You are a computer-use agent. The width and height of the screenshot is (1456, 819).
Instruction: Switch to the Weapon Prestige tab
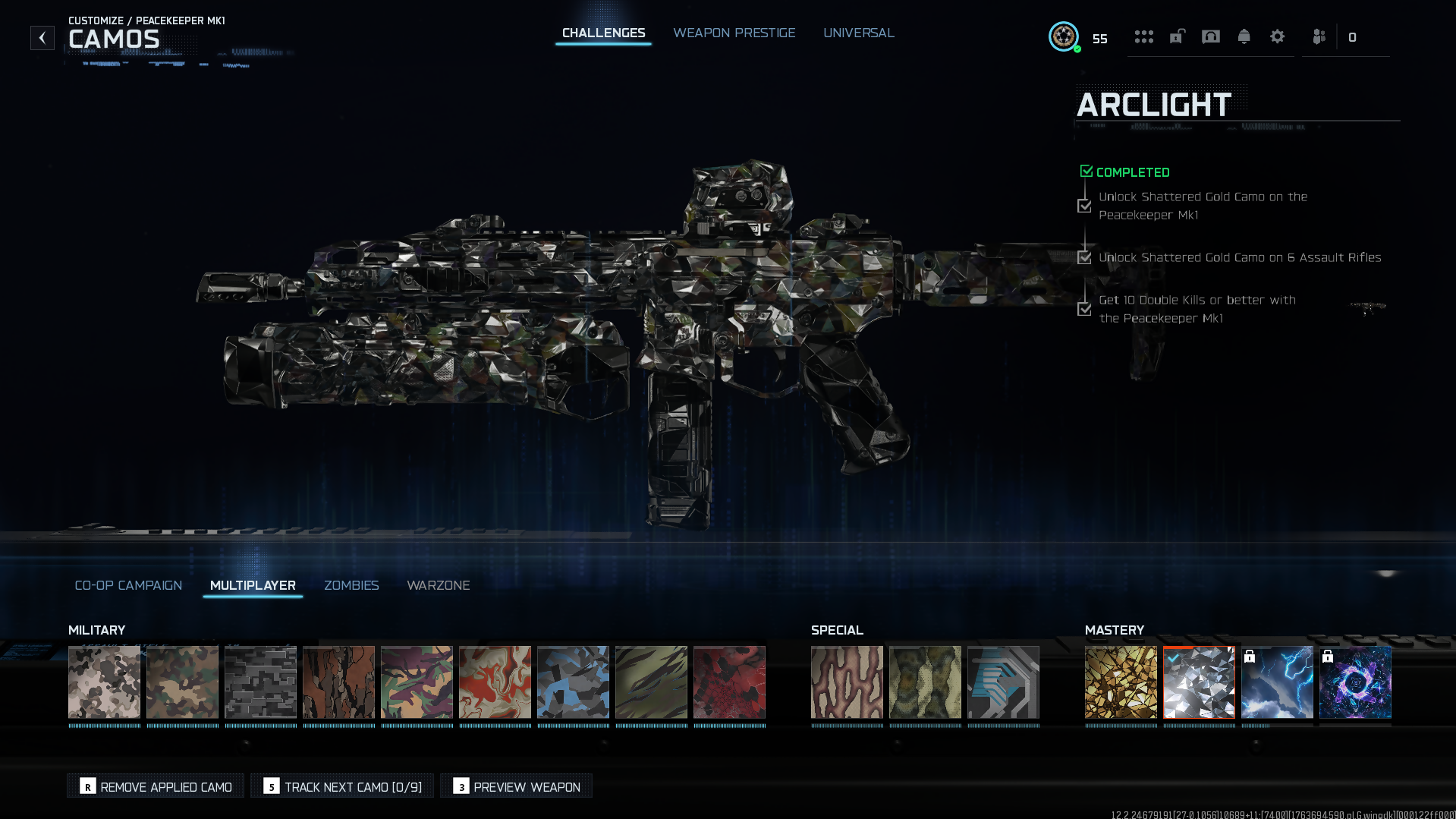click(734, 33)
